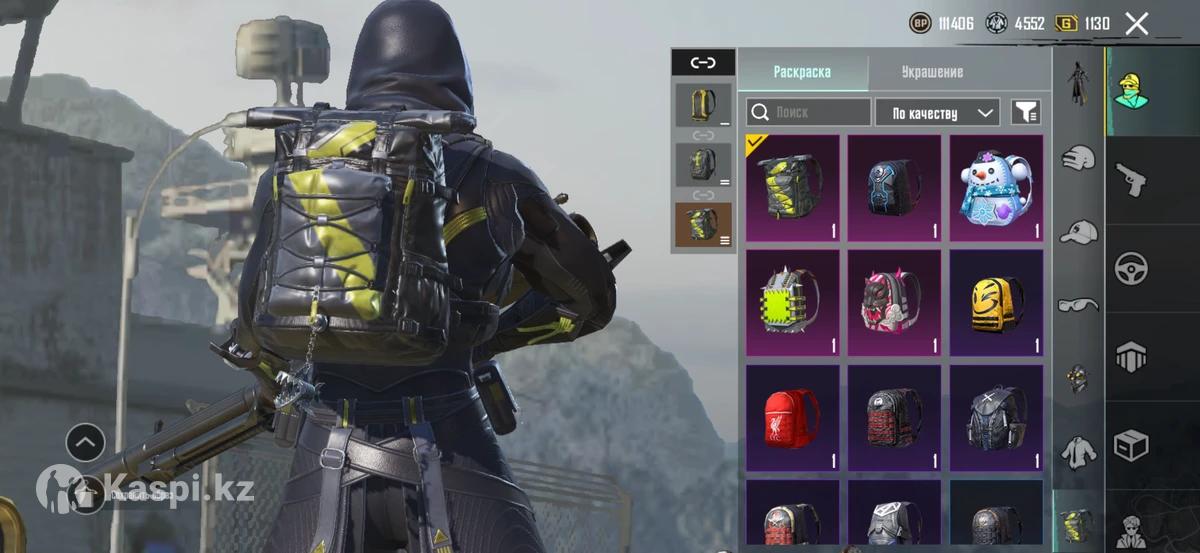Select the glasses category
Viewport: 1200px width, 553px height.
(1078, 305)
